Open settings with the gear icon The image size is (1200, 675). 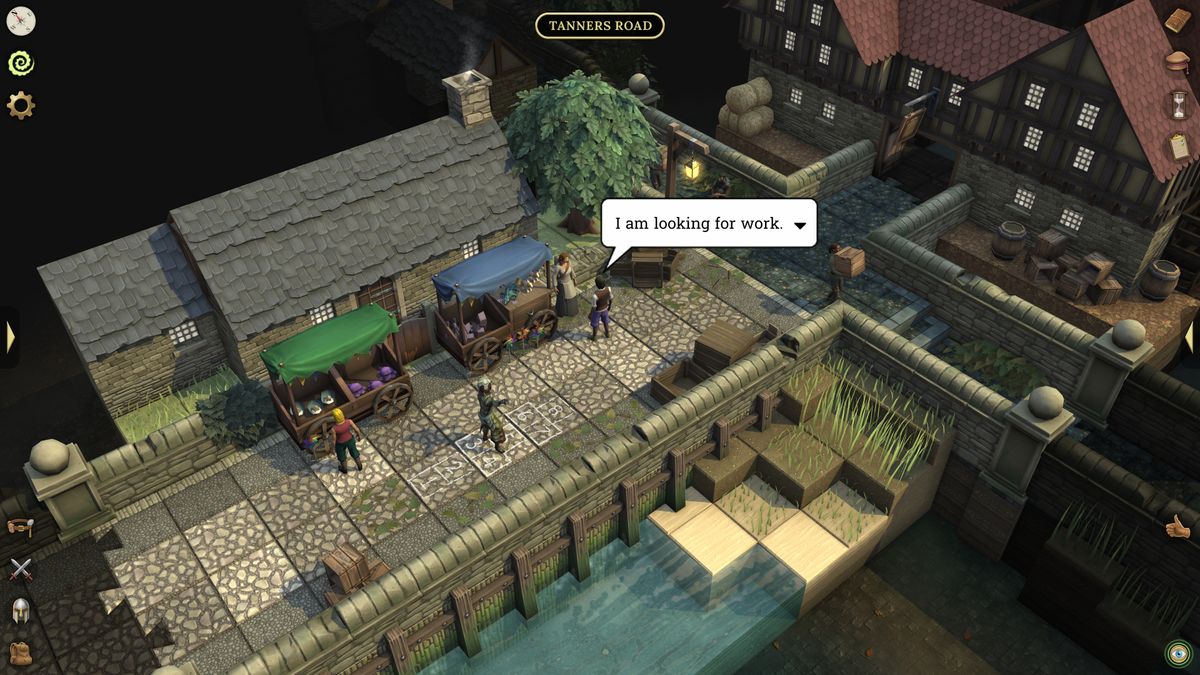(20, 105)
